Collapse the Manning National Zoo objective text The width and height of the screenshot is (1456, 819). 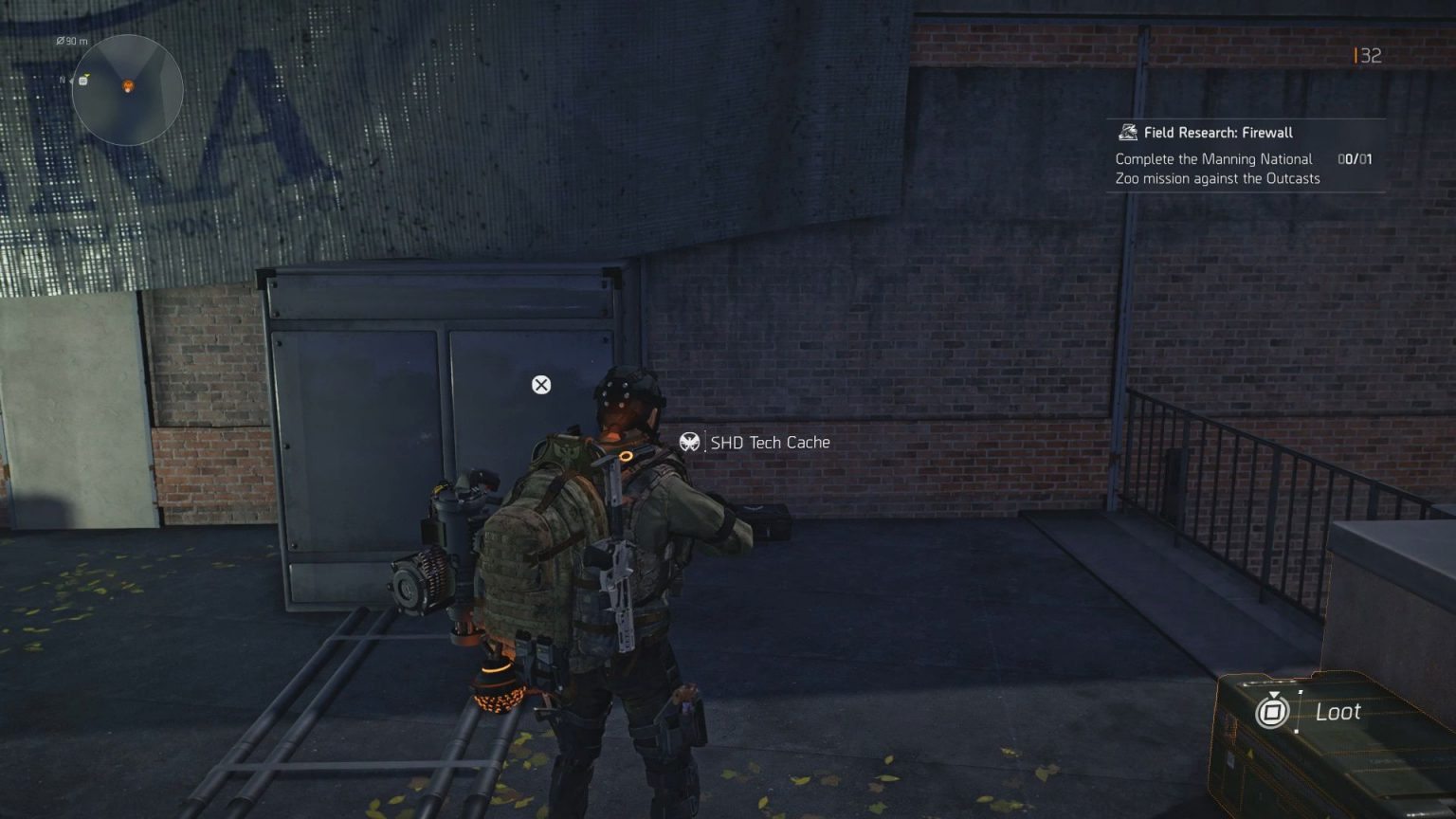1213,169
